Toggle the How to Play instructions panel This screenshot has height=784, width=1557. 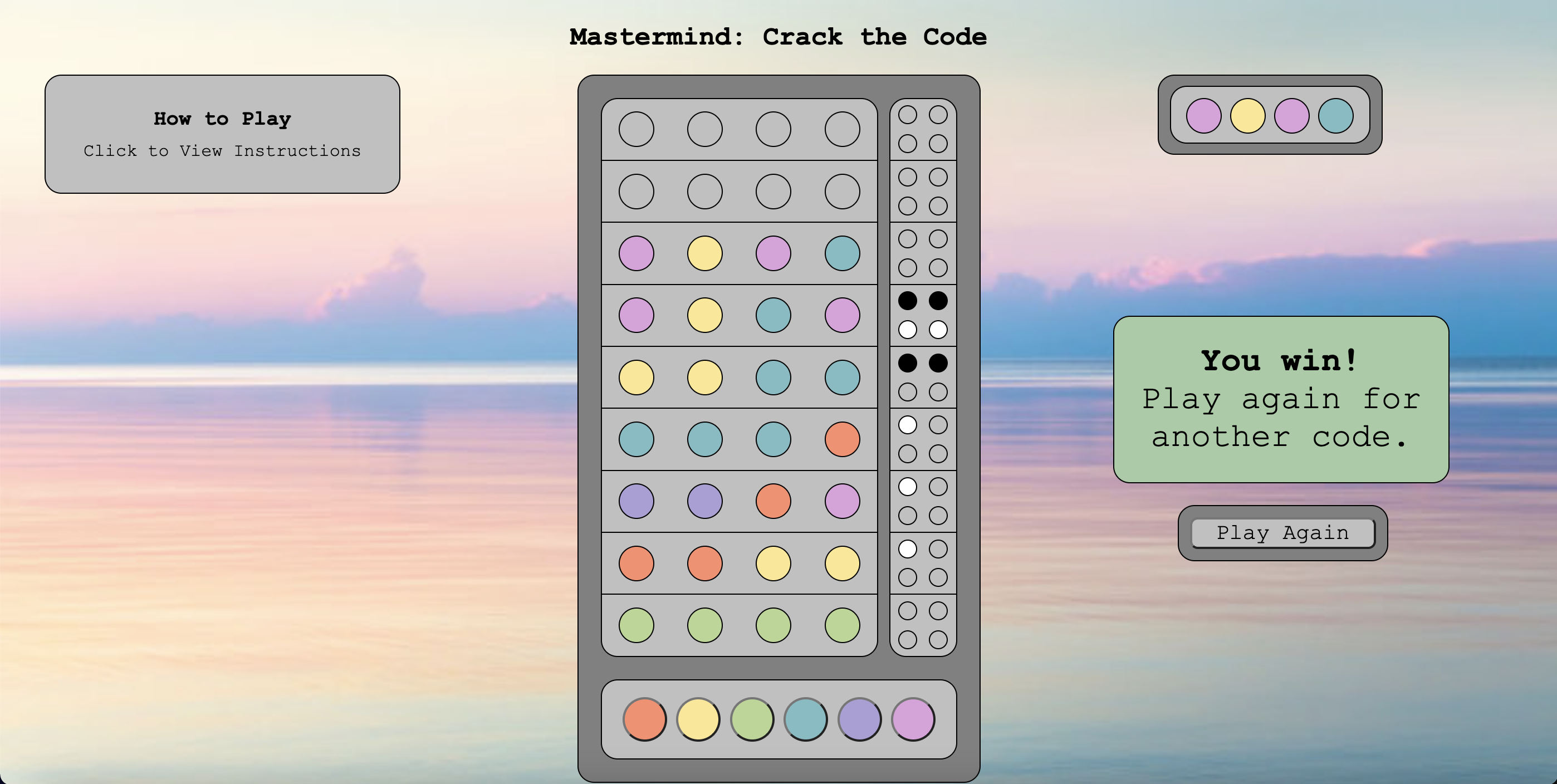pos(222,133)
